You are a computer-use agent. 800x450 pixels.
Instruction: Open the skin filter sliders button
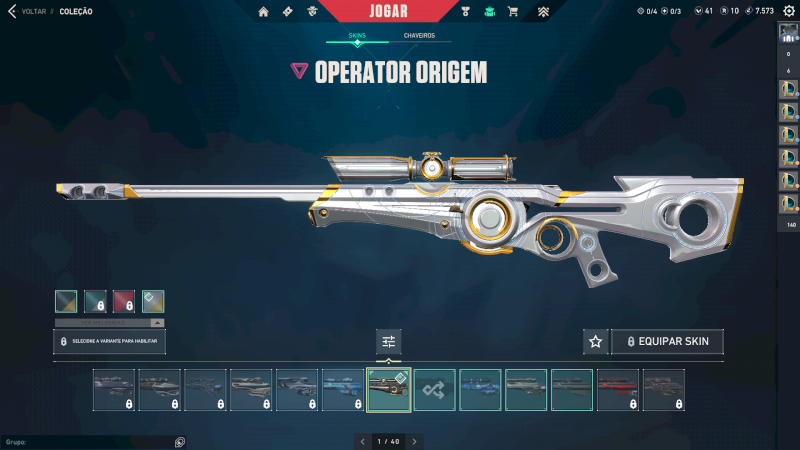click(x=389, y=342)
